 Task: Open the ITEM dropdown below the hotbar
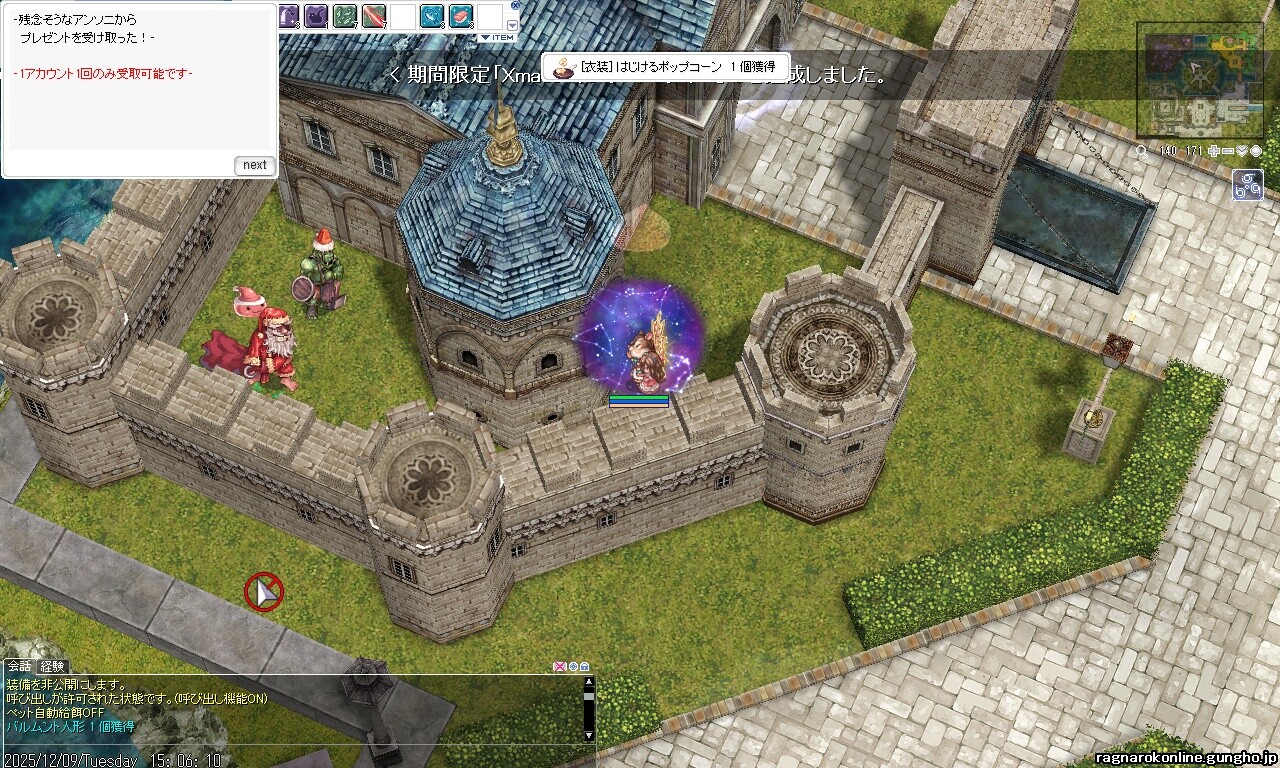tap(496, 37)
